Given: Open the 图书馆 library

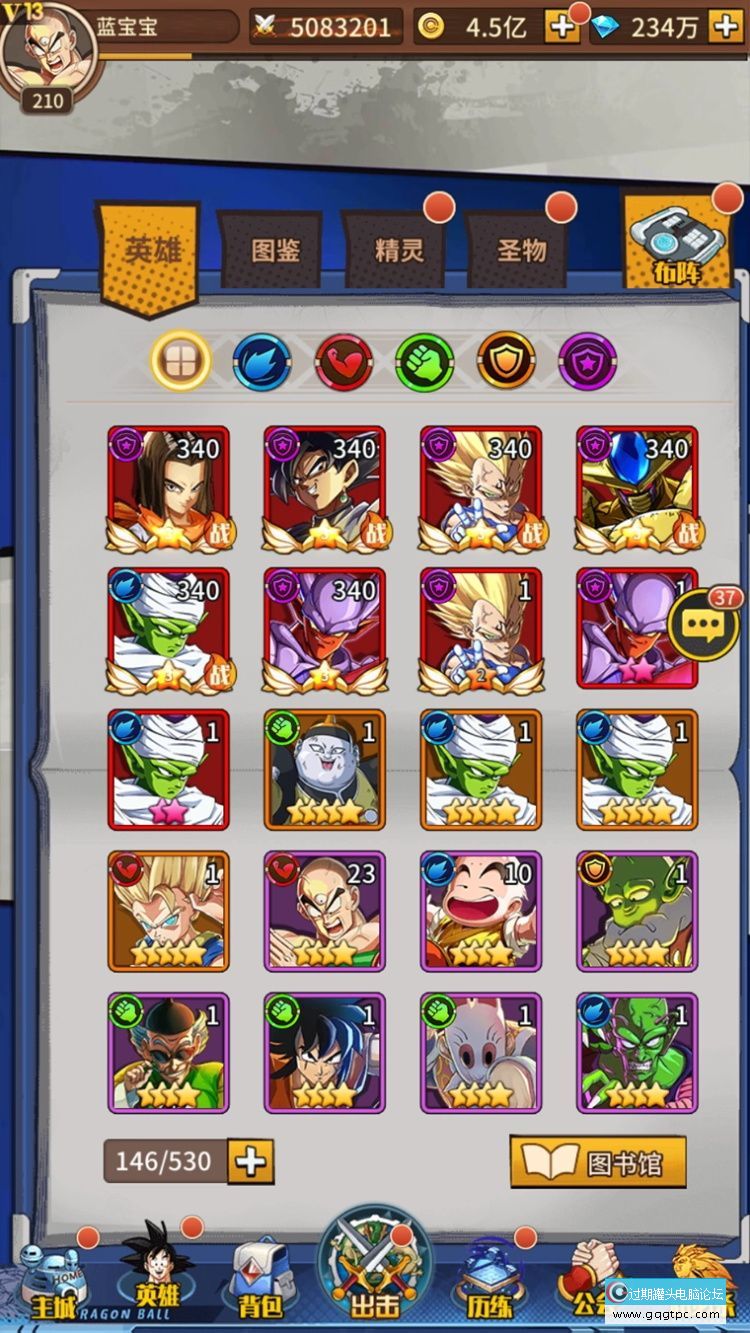Looking at the screenshot, I should tap(598, 1162).
